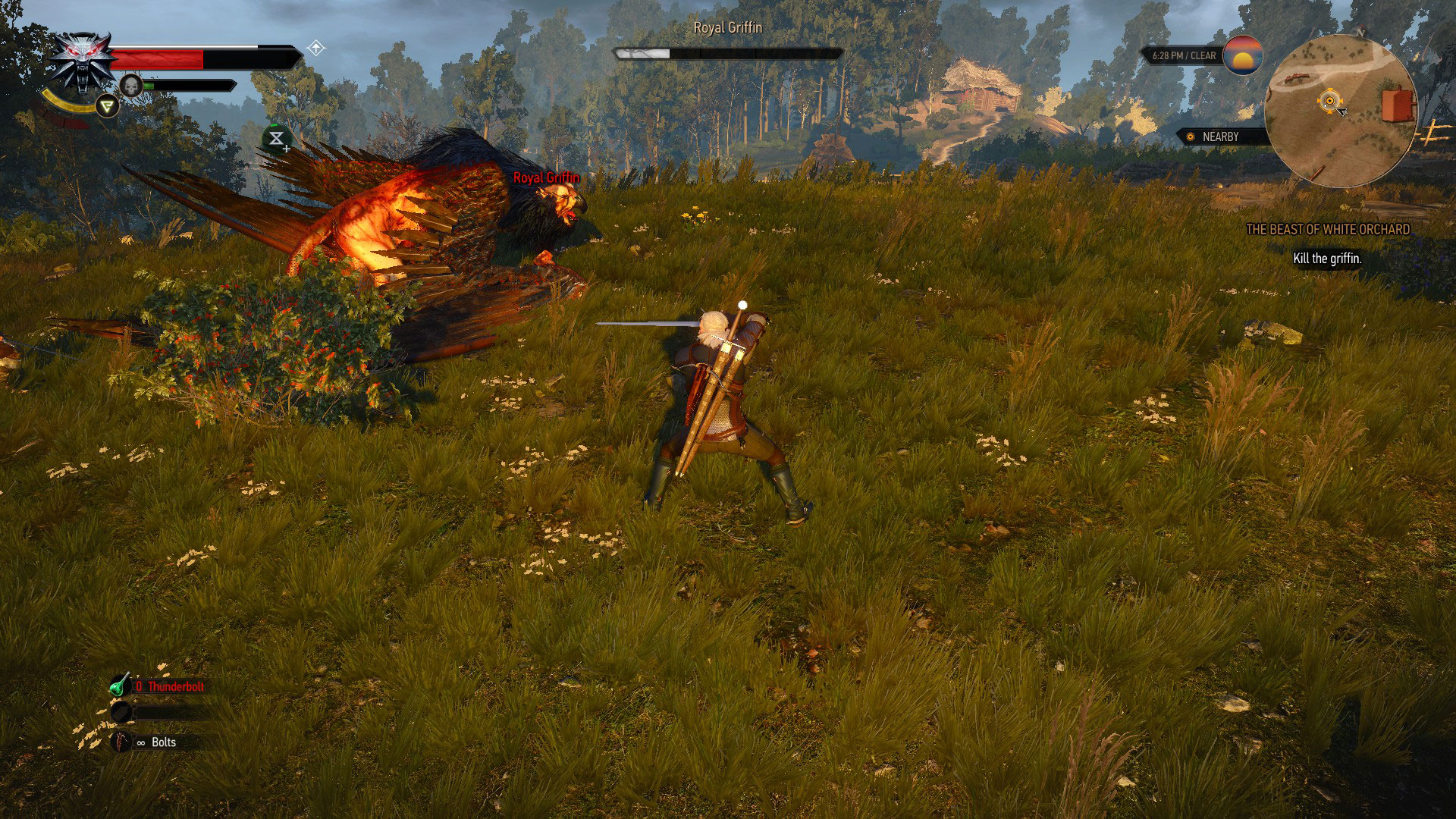This screenshot has height=819, width=1456.
Task: Select the Thunderbolt potion icon
Action: click(x=118, y=687)
